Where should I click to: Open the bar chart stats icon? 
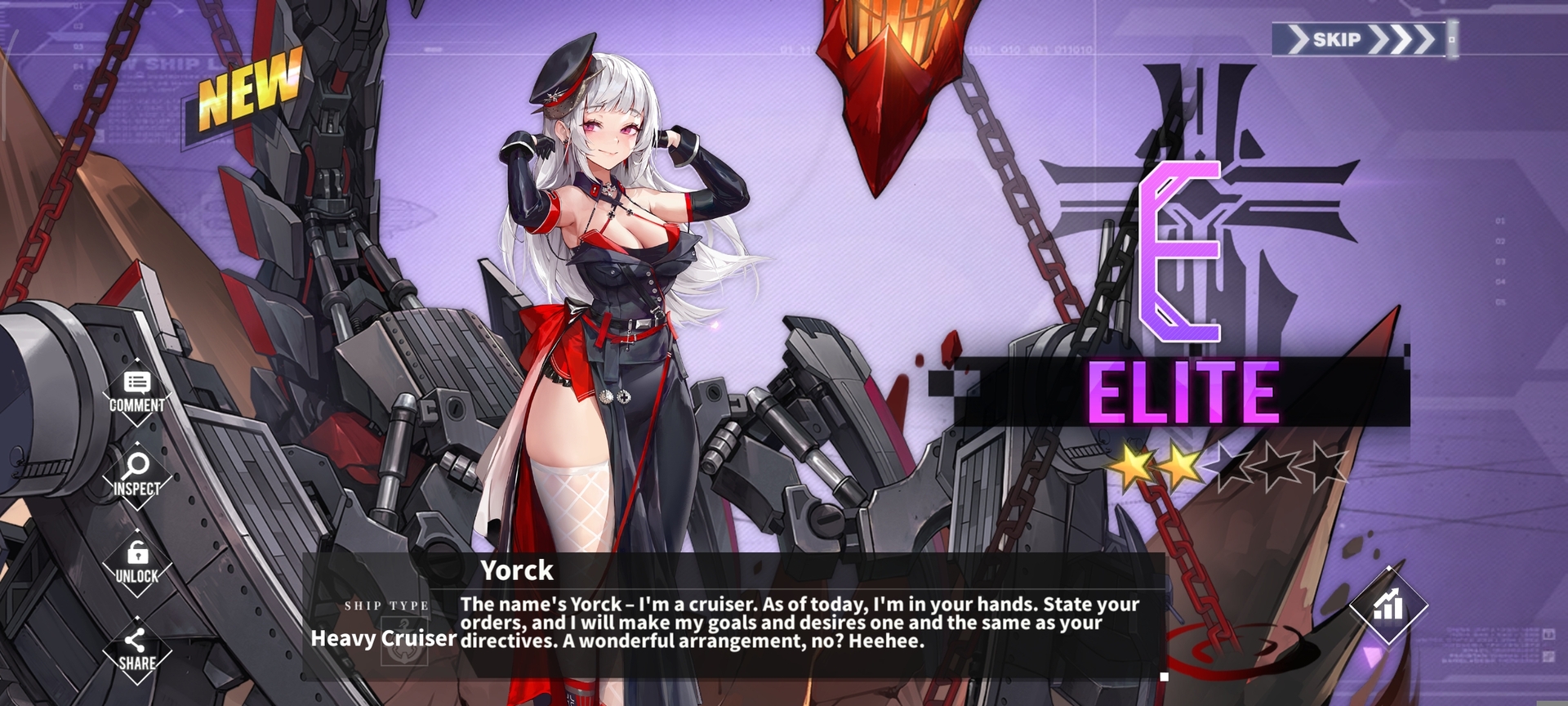[1388, 605]
